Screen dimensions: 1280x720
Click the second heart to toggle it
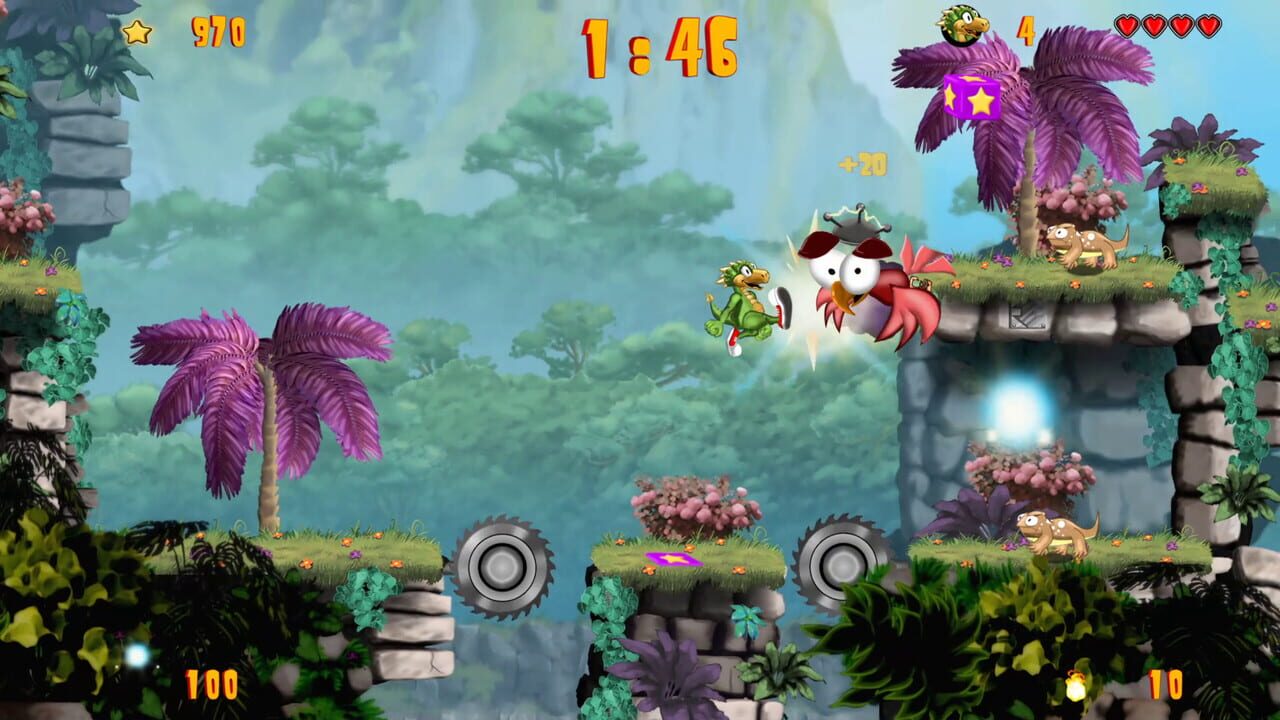pyautogui.click(x=1152, y=25)
